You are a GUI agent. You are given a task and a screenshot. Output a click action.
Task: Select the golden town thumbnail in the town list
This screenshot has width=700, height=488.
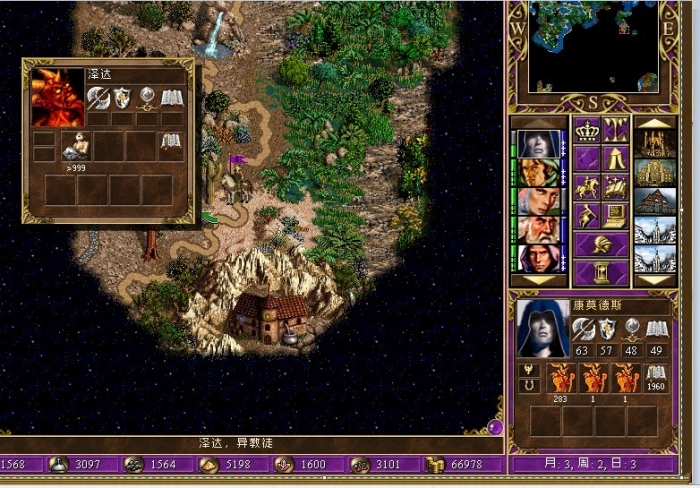(654, 172)
